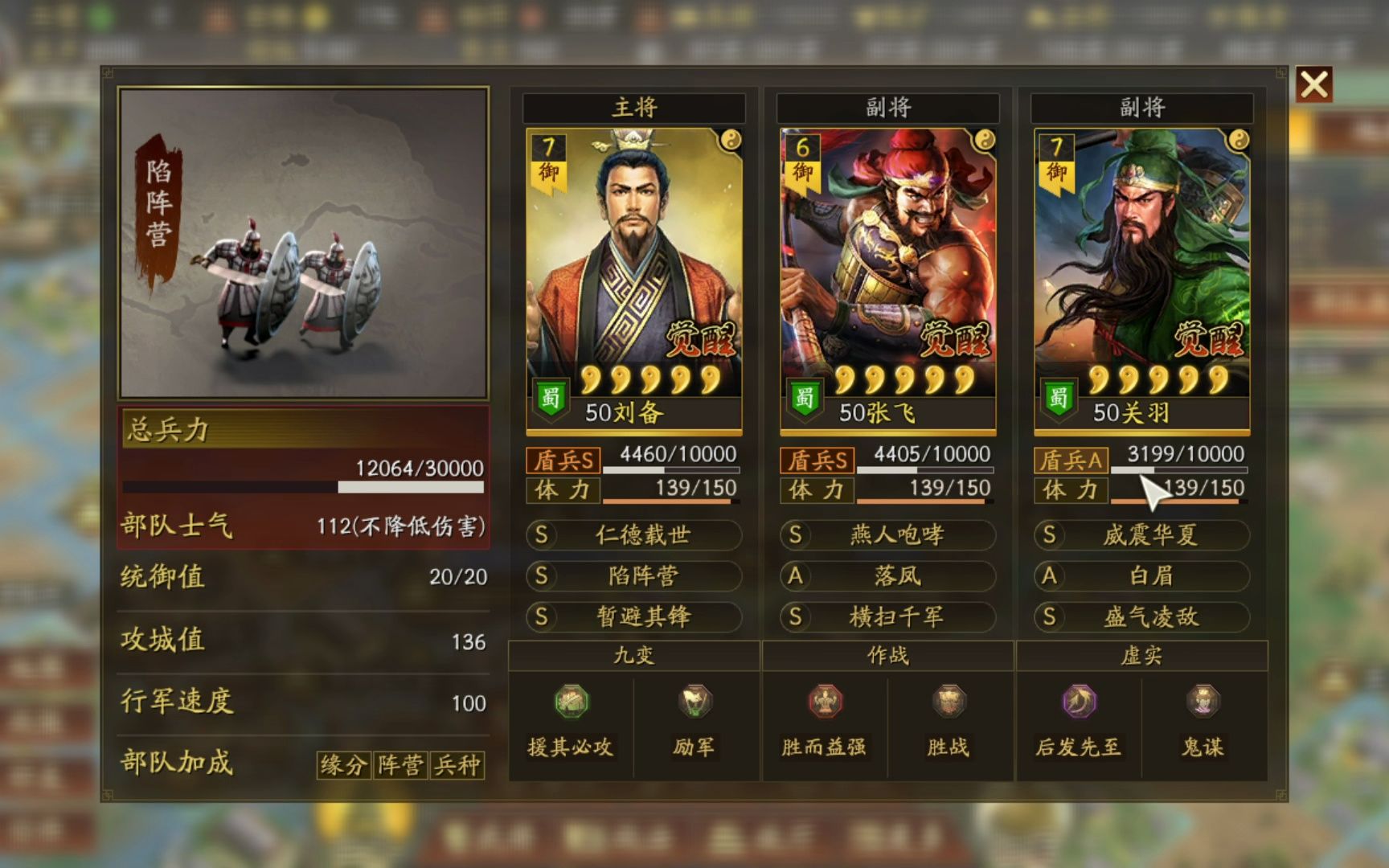Screen dimensions: 1389x868
Task: Open the 后发先至 skill icon
Action: 1077,702
